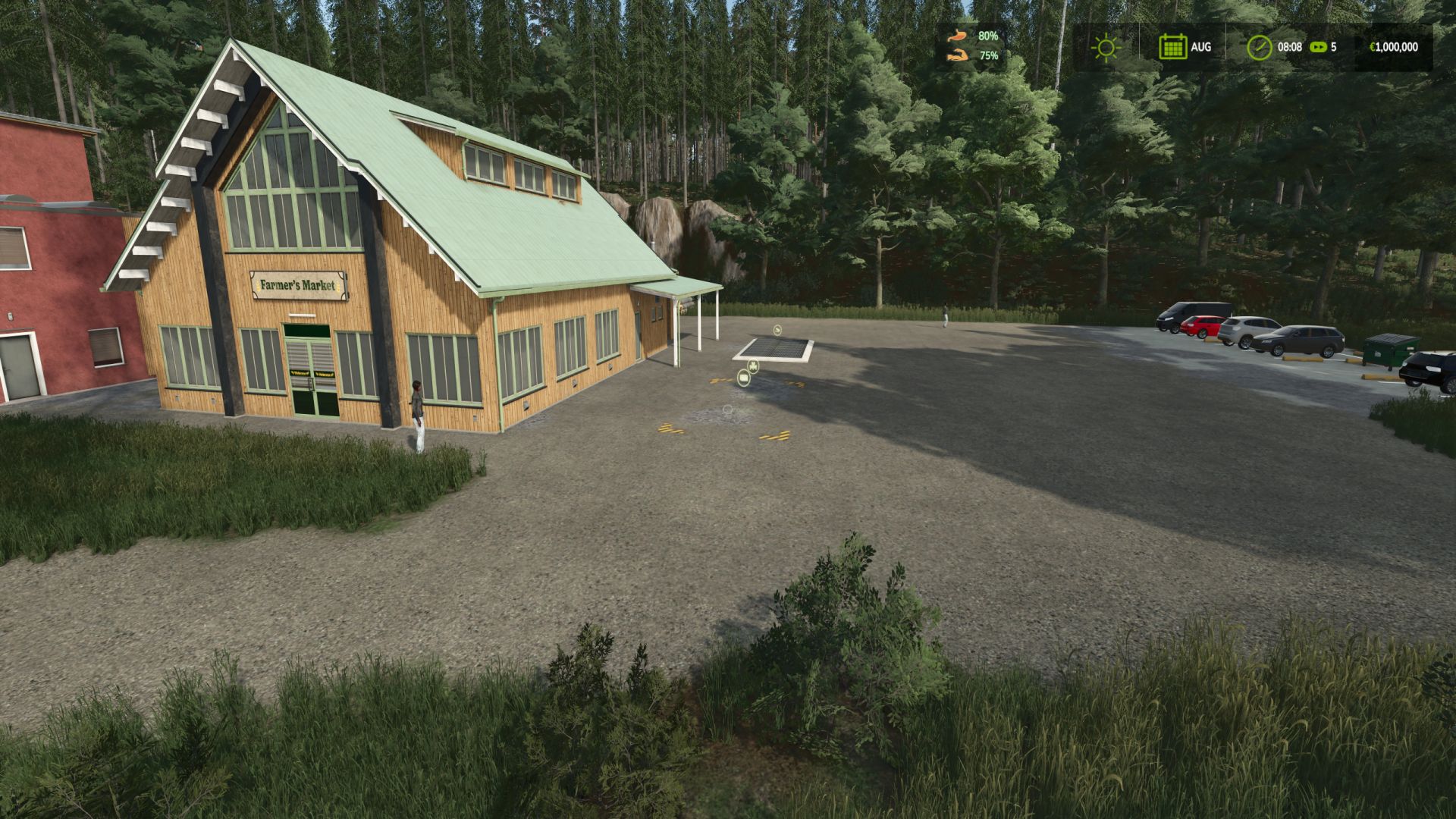Open the AUG calendar icon
Screen dimensions: 1456x819
click(x=1174, y=48)
